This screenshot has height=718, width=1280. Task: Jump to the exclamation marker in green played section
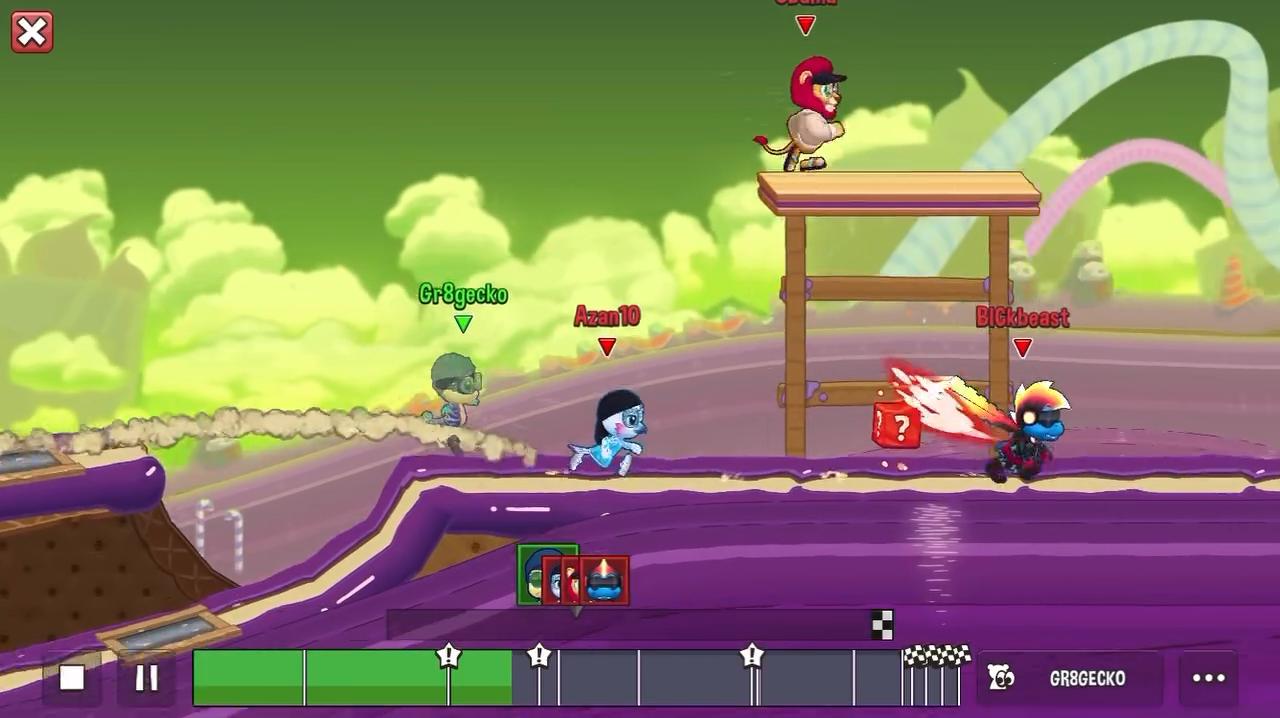coord(449,657)
